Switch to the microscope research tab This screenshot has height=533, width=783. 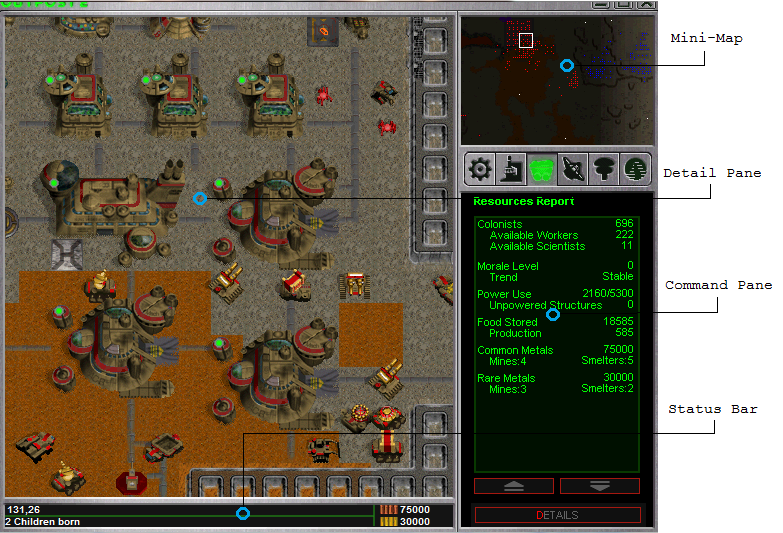click(511, 169)
